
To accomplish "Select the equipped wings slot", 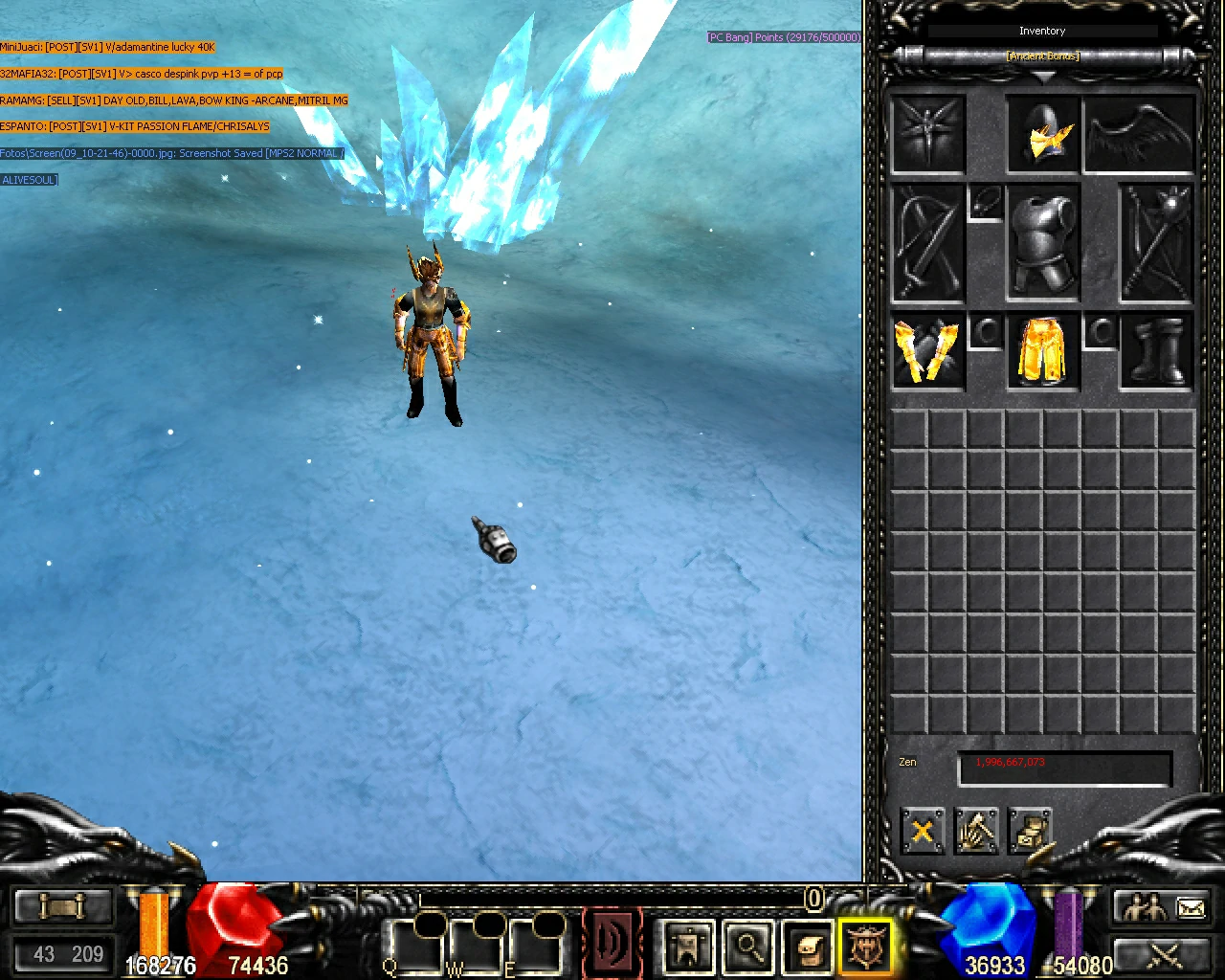I will coord(1140,134).
